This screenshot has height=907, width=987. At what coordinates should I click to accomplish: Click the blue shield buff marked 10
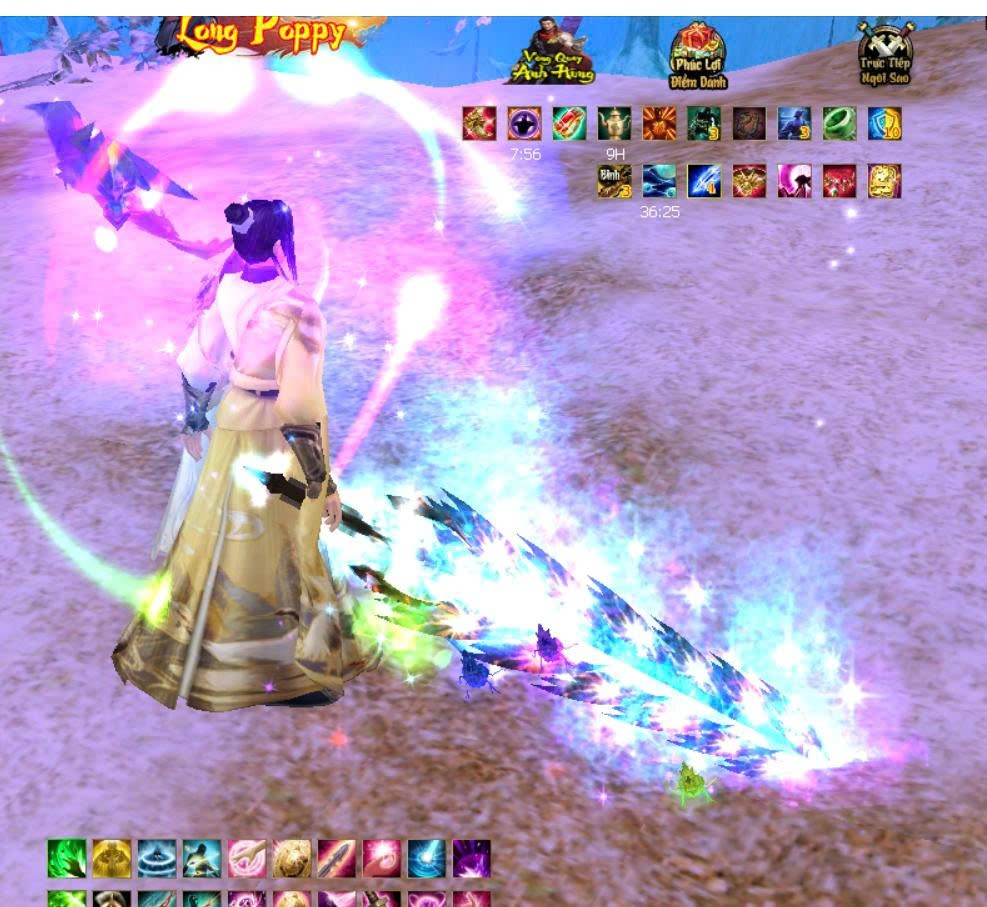pos(884,124)
